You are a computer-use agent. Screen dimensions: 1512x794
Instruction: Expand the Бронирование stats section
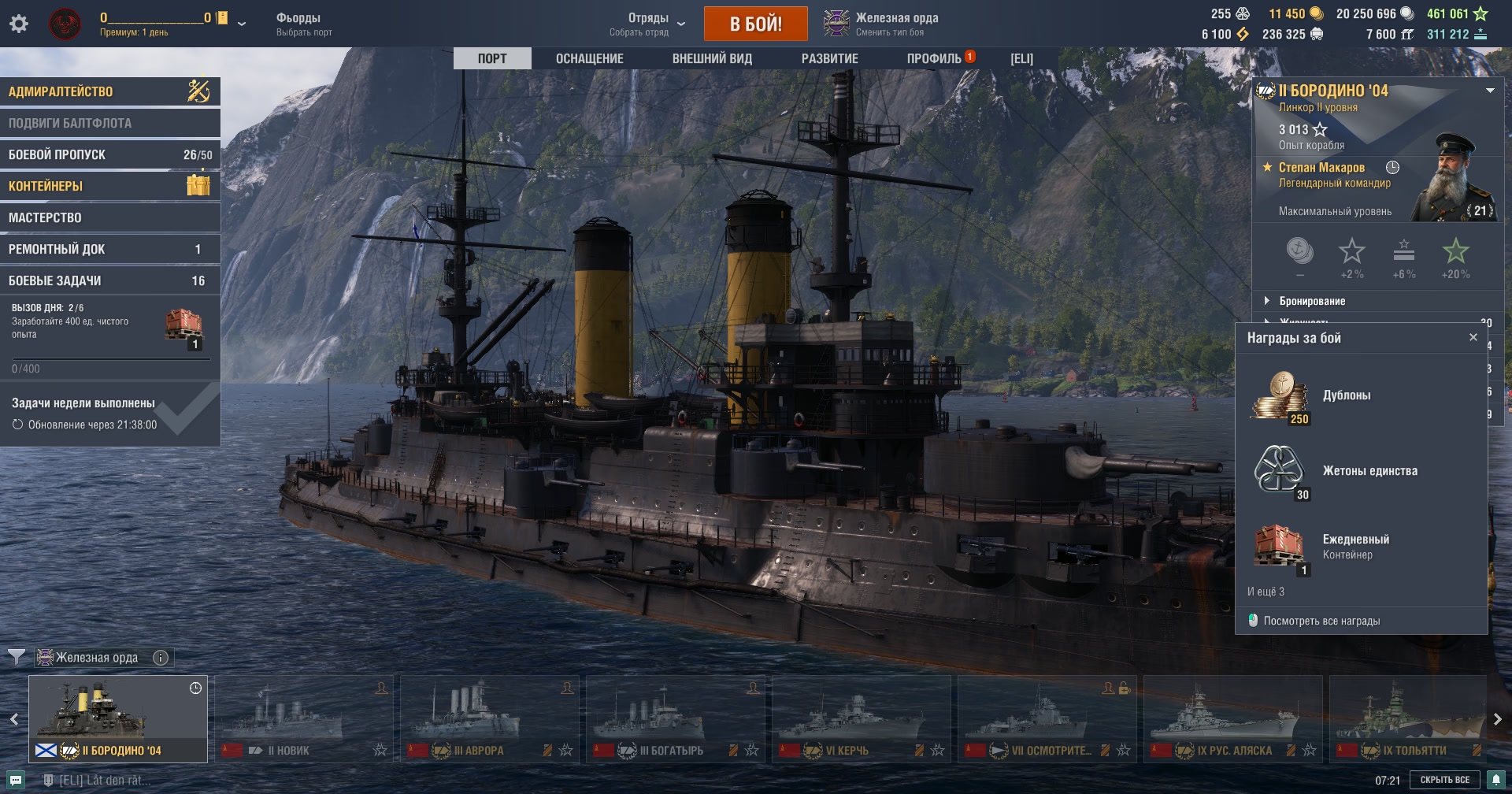tap(1311, 301)
